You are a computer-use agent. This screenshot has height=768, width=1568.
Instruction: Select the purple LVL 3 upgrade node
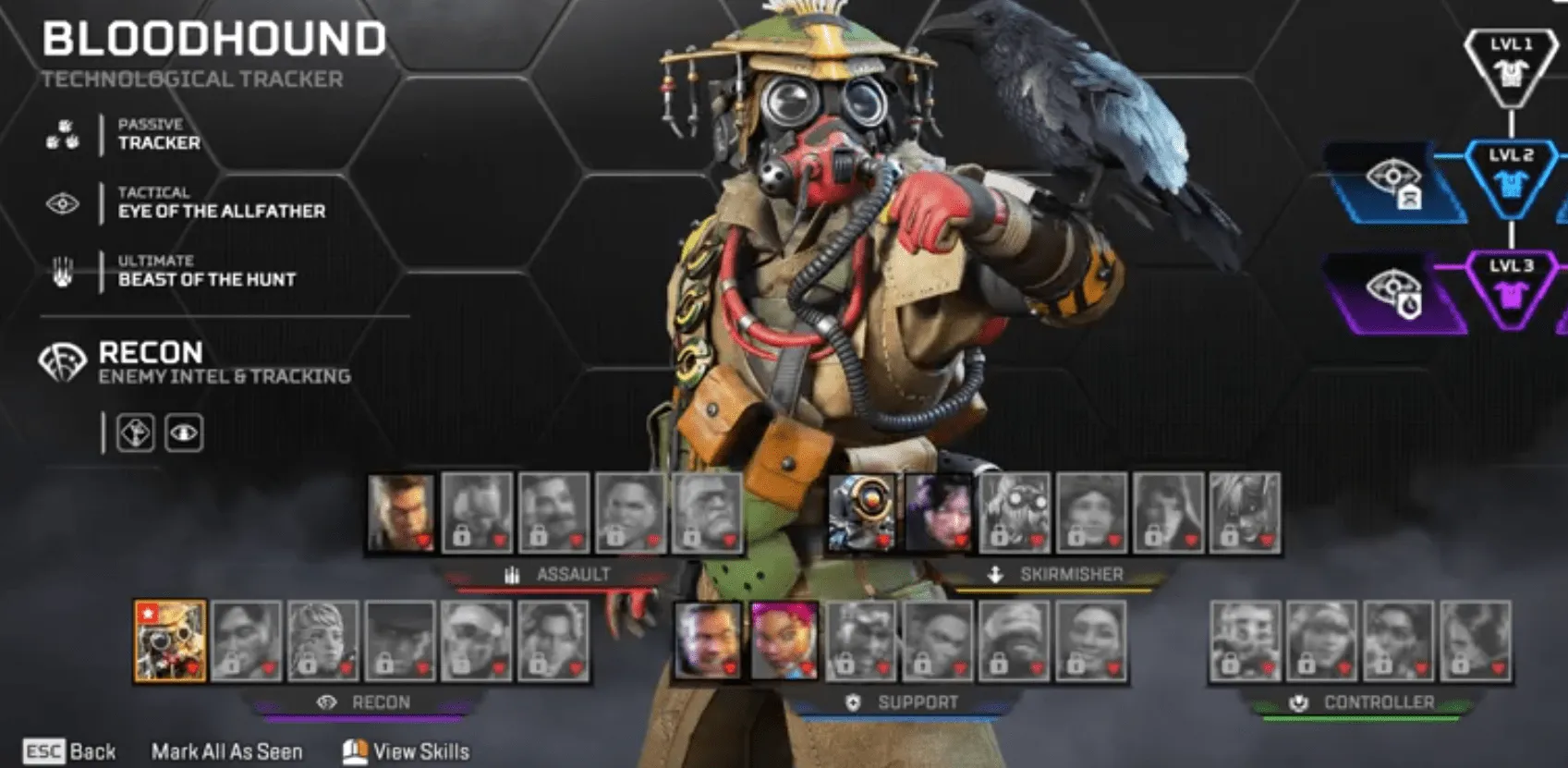click(1511, 288)
